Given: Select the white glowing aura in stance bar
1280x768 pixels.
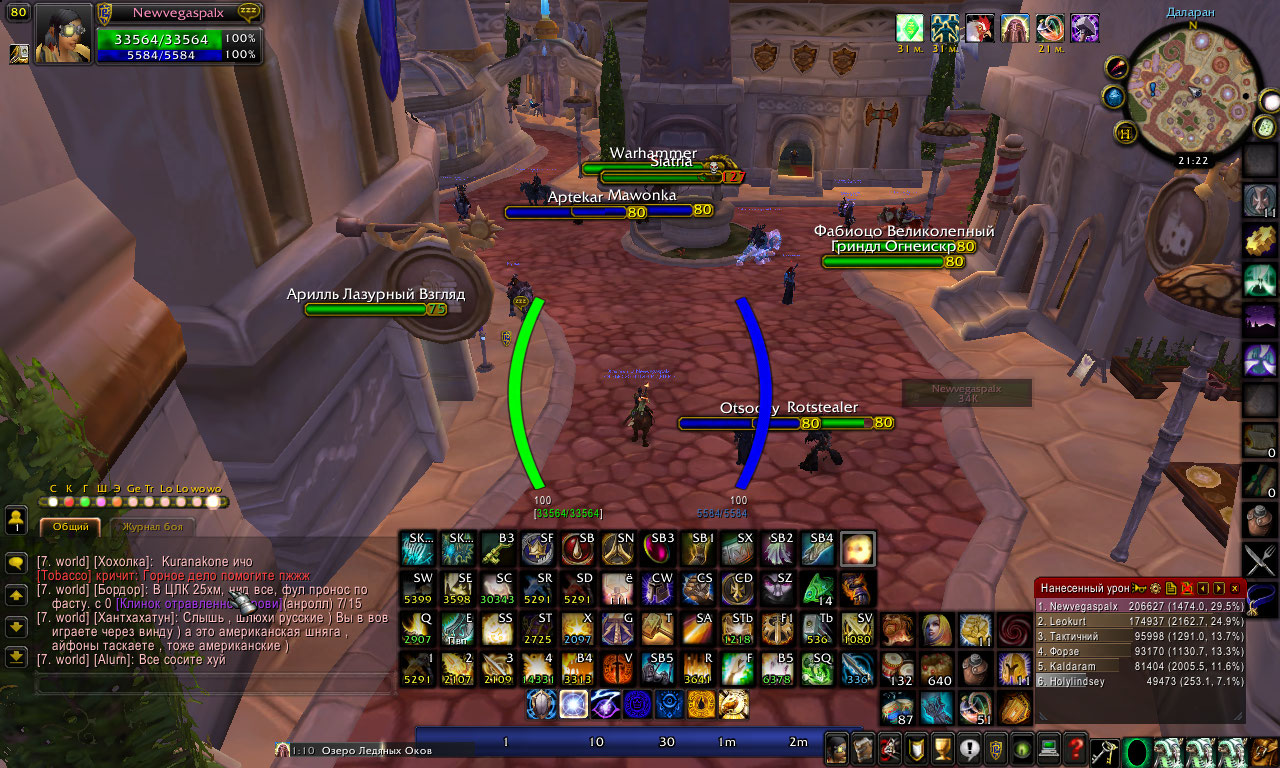Looking at the screenshot, I should [573, 704].
